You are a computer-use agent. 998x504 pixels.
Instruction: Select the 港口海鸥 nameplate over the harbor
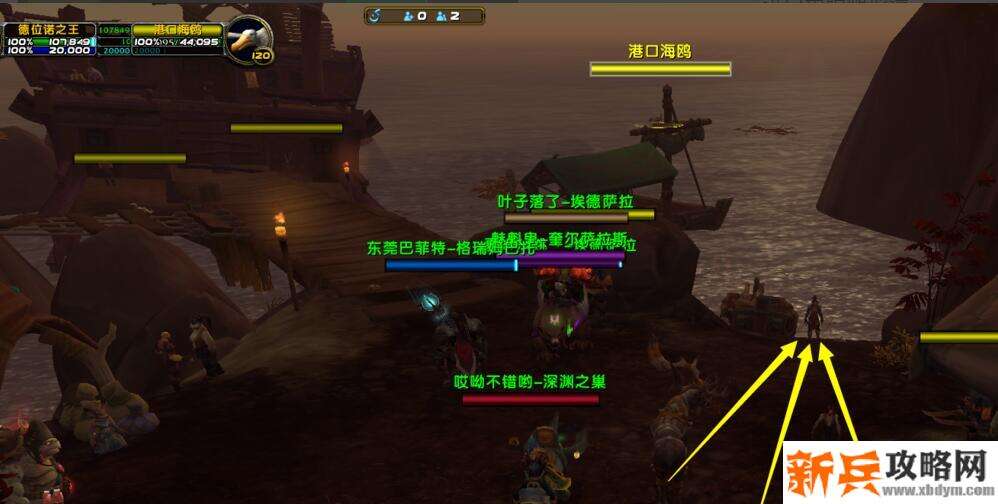click(x=660, y=68)
